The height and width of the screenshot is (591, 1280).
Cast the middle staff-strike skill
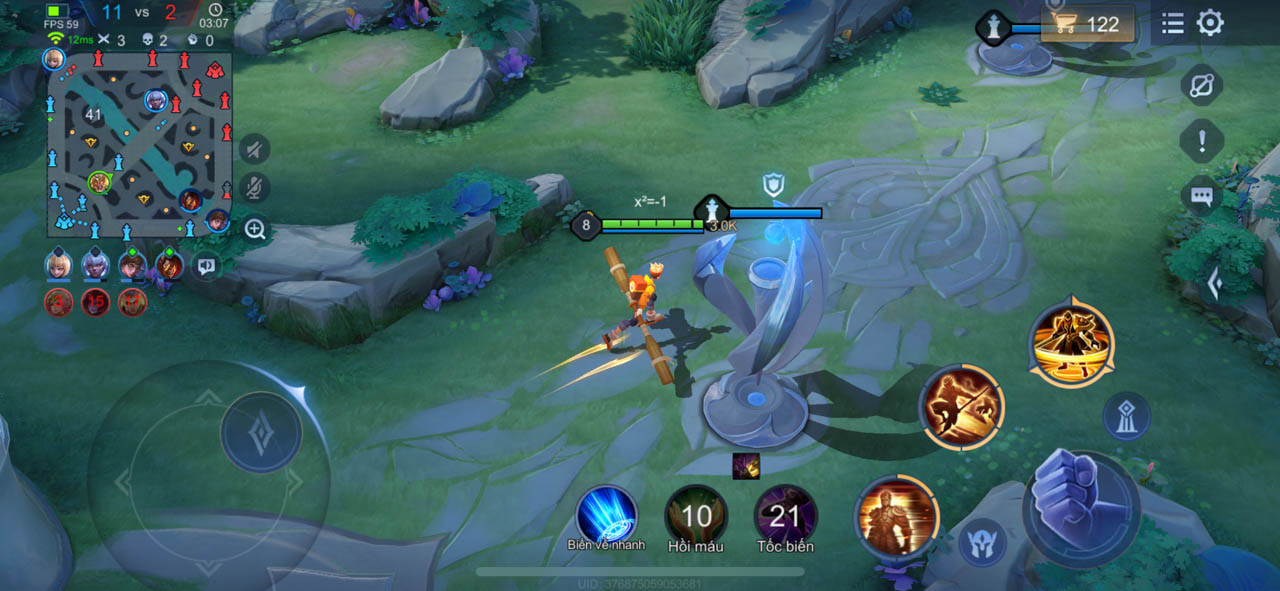click(961, 407)
